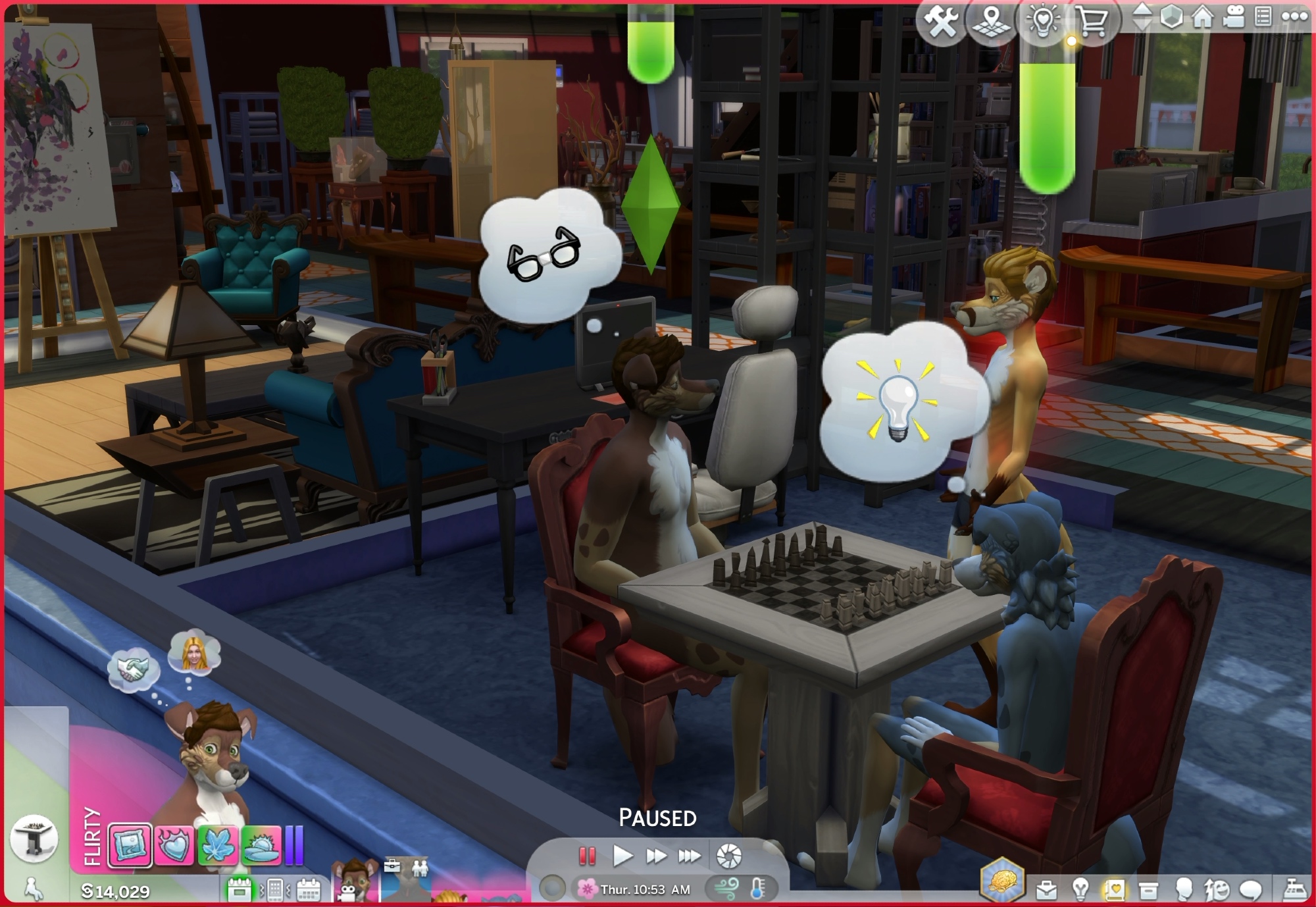Open the three-dots game options menu
1316x907 pixels.
(x=1294, y=17)
